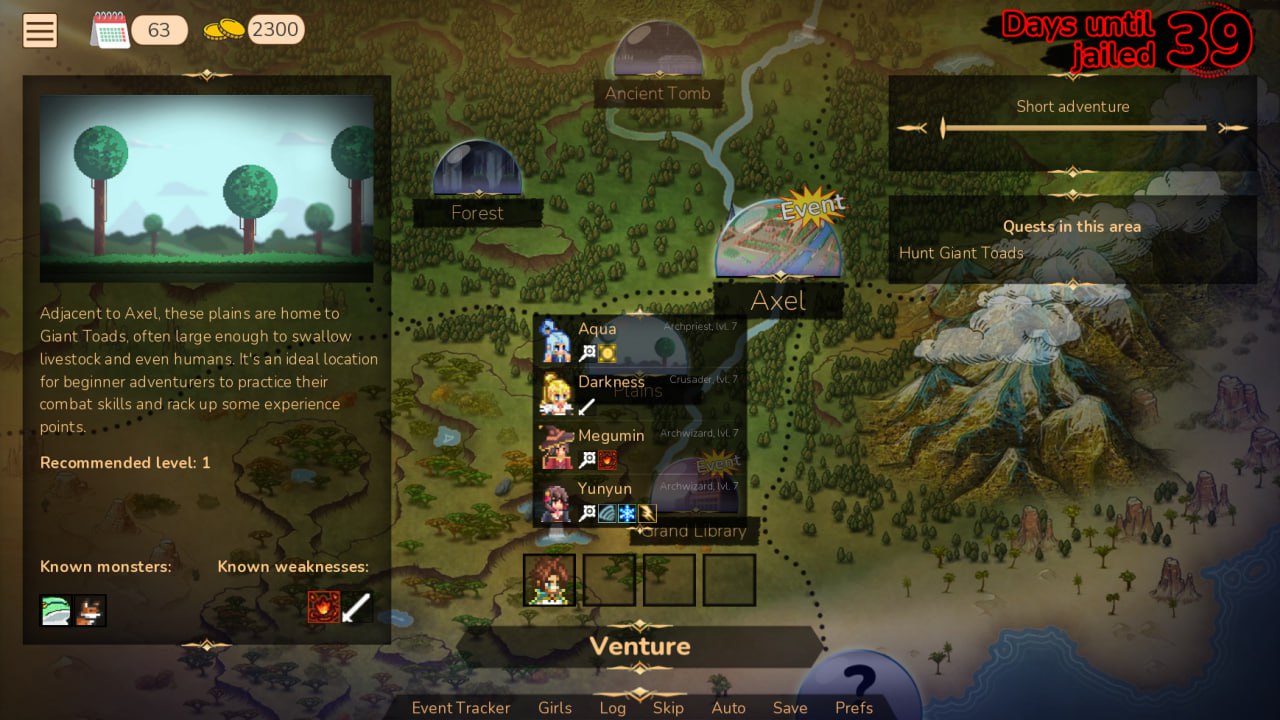Enable Auto mode

point(729,707)
